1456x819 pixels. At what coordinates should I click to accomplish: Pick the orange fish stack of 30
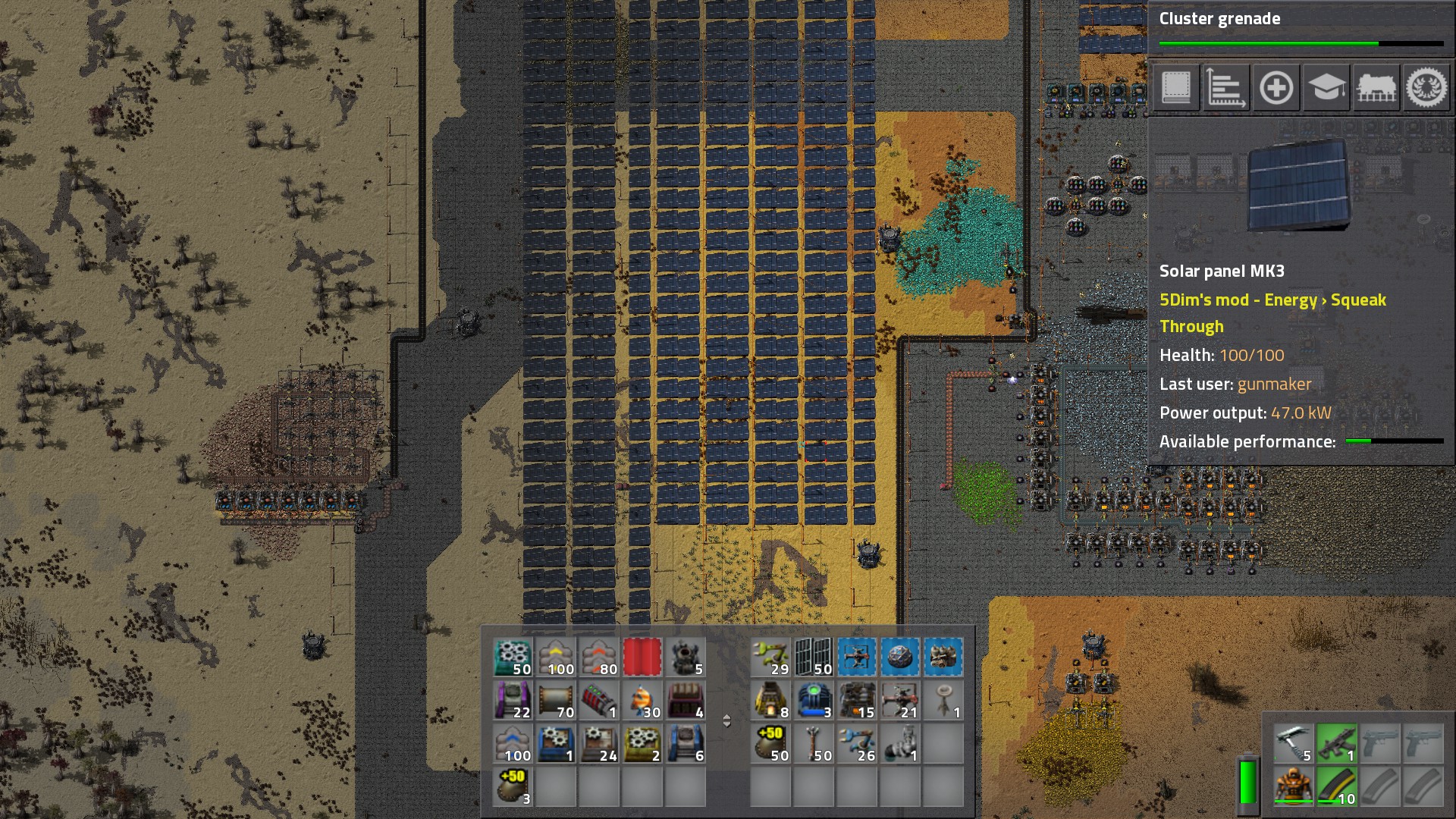tap(642, 700)
